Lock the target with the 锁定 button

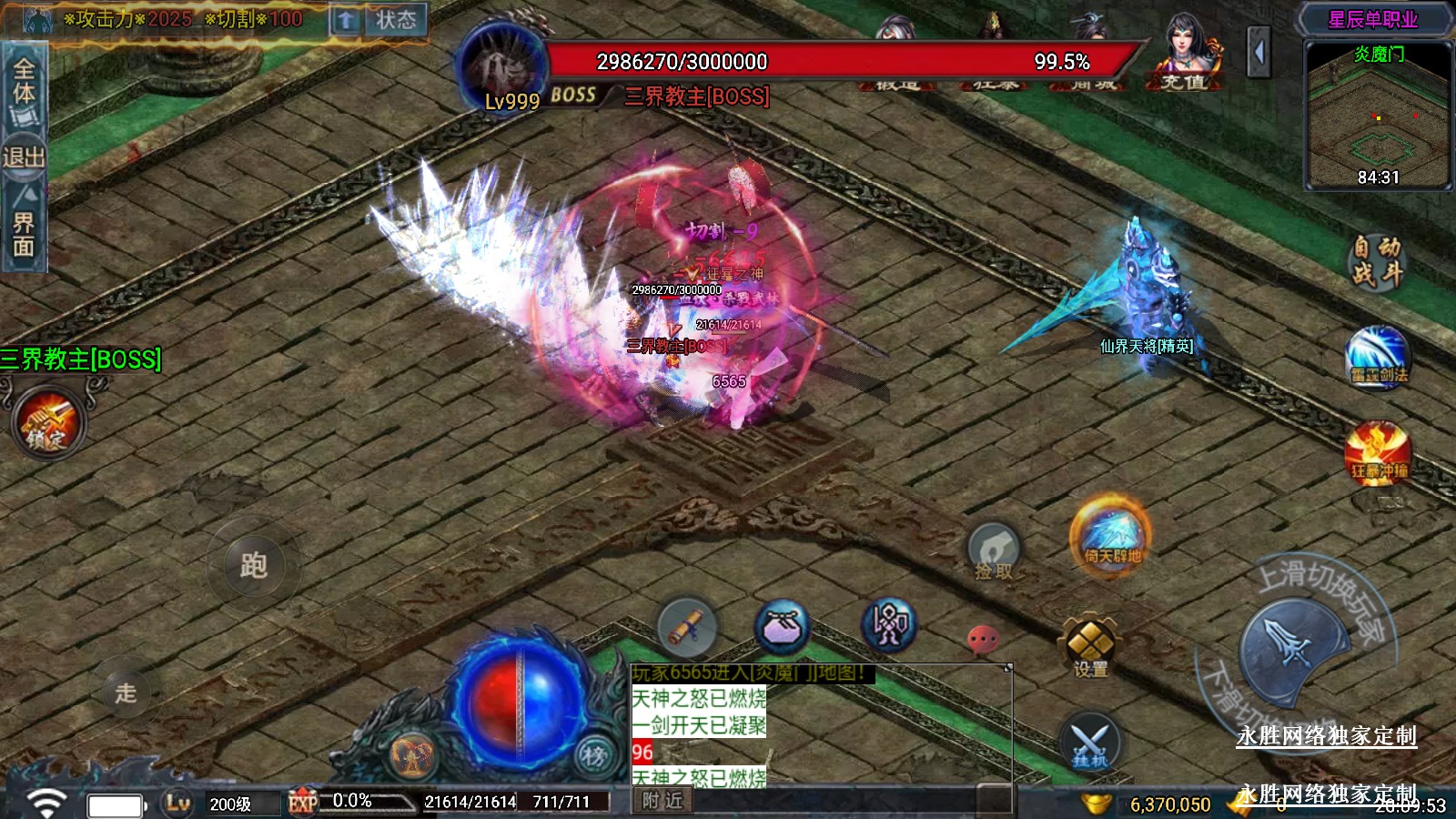click(47, 423)
